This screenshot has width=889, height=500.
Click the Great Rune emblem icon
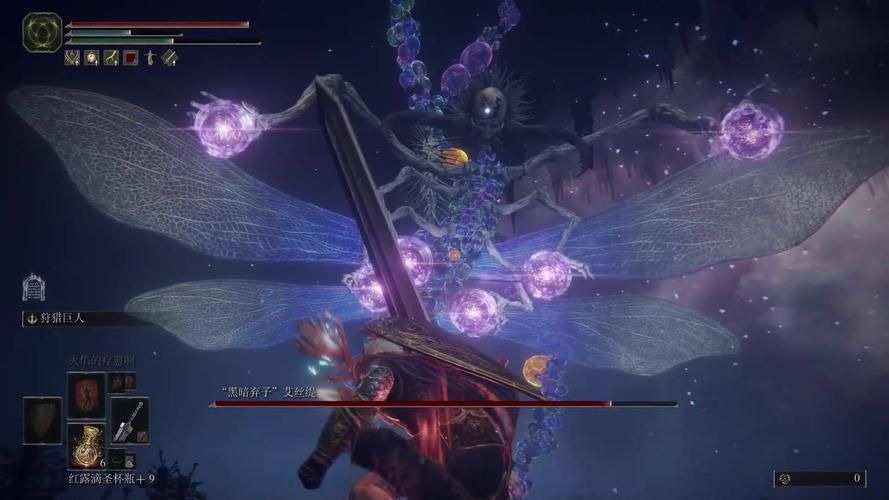tap(41, 32)
